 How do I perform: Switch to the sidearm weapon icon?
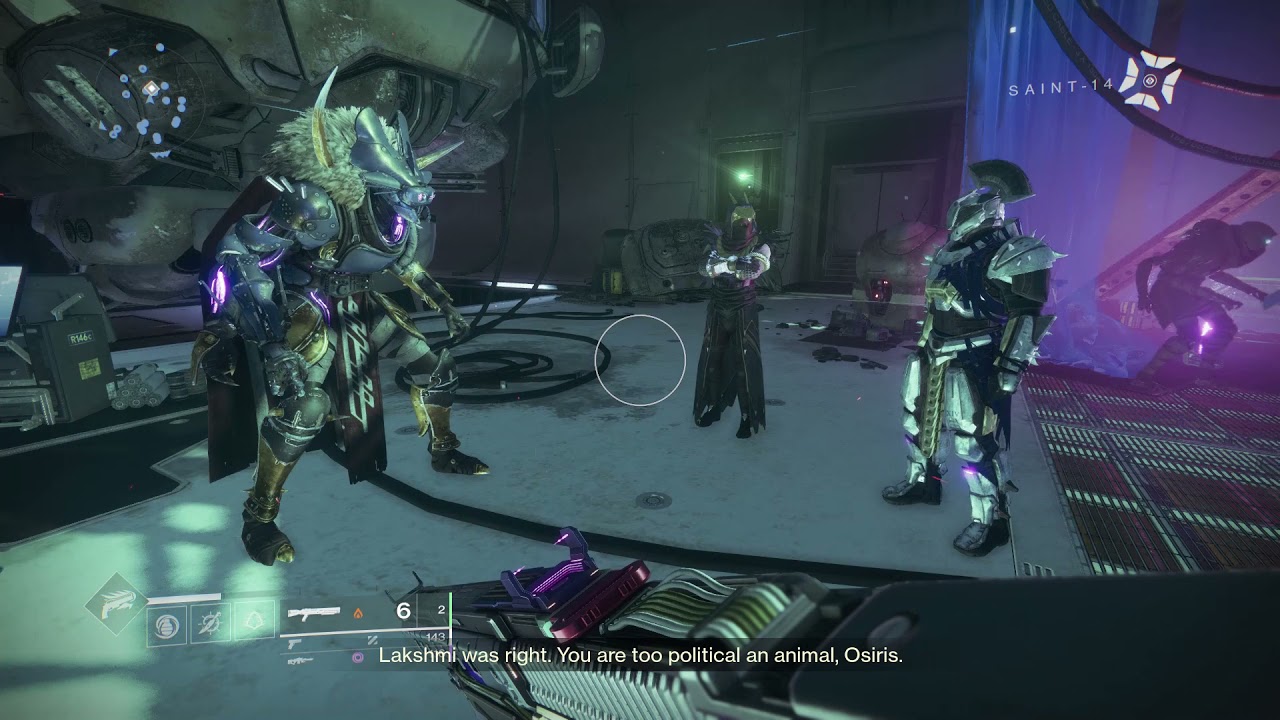(x=297, y=645)
